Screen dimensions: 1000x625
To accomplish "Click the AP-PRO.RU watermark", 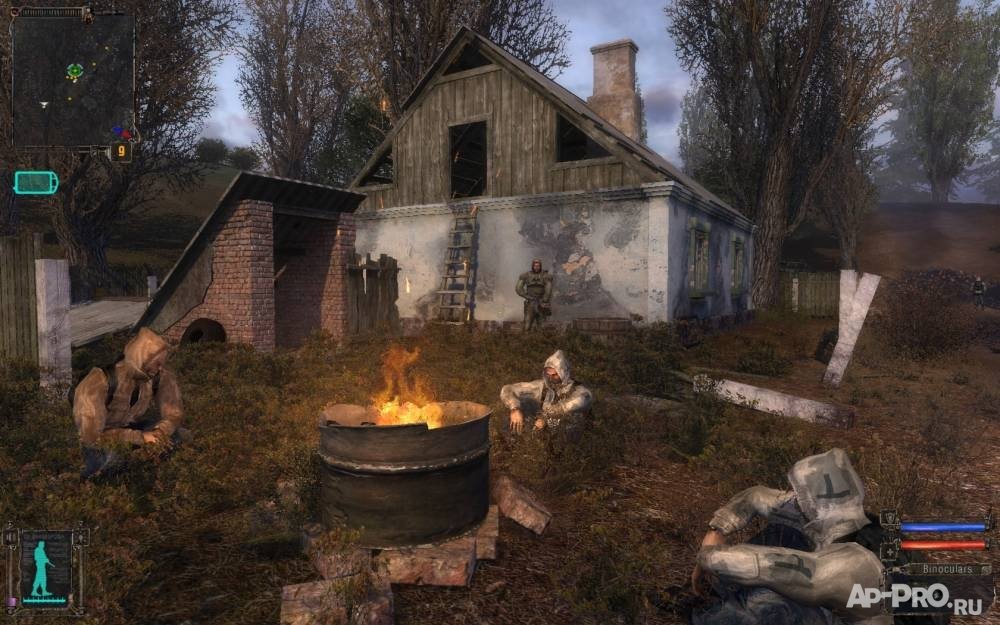I will (913, 596).
